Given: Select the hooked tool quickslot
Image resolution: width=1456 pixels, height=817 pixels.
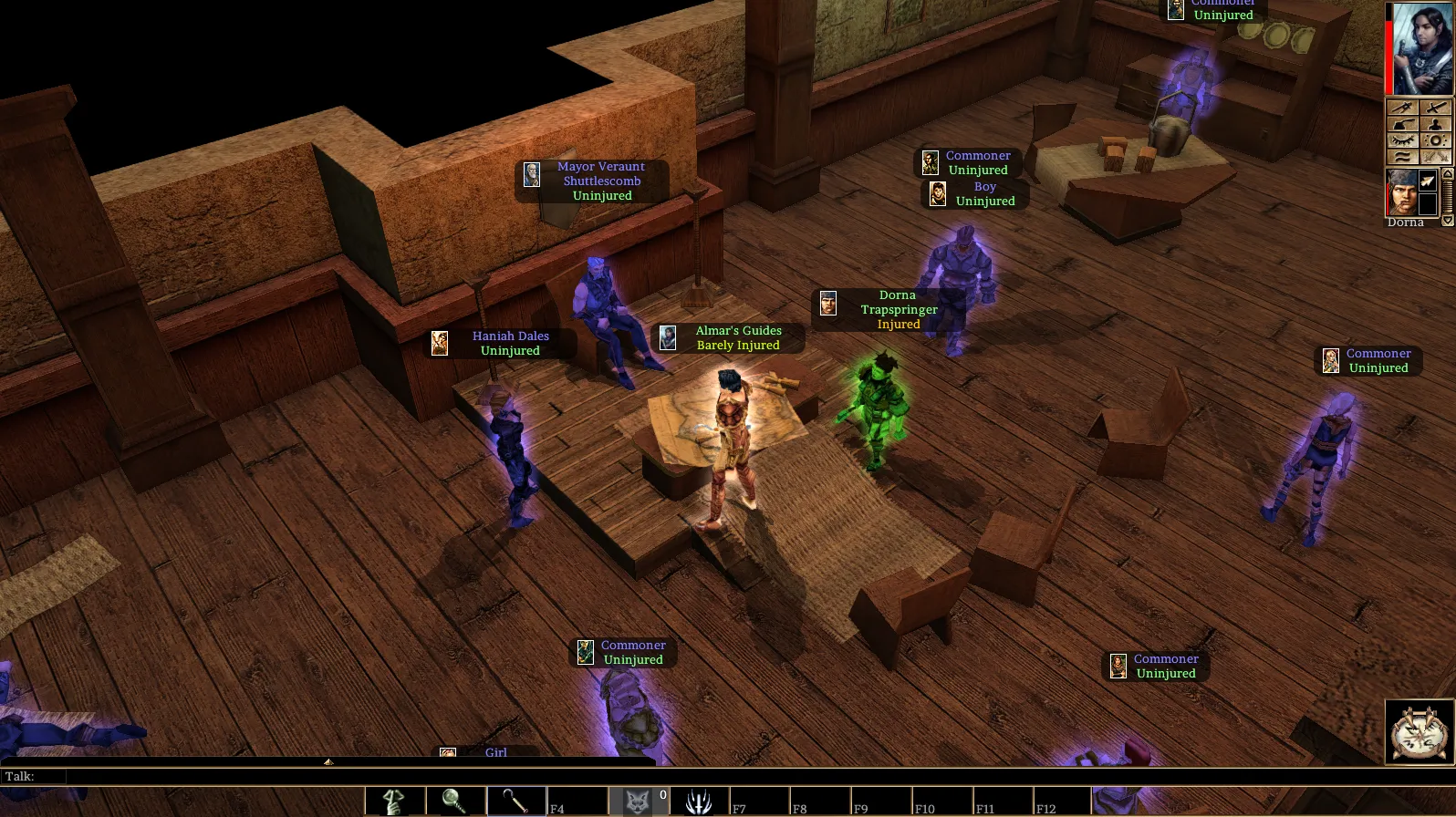Looking at the screenshot, I should (x=515, y=801).
